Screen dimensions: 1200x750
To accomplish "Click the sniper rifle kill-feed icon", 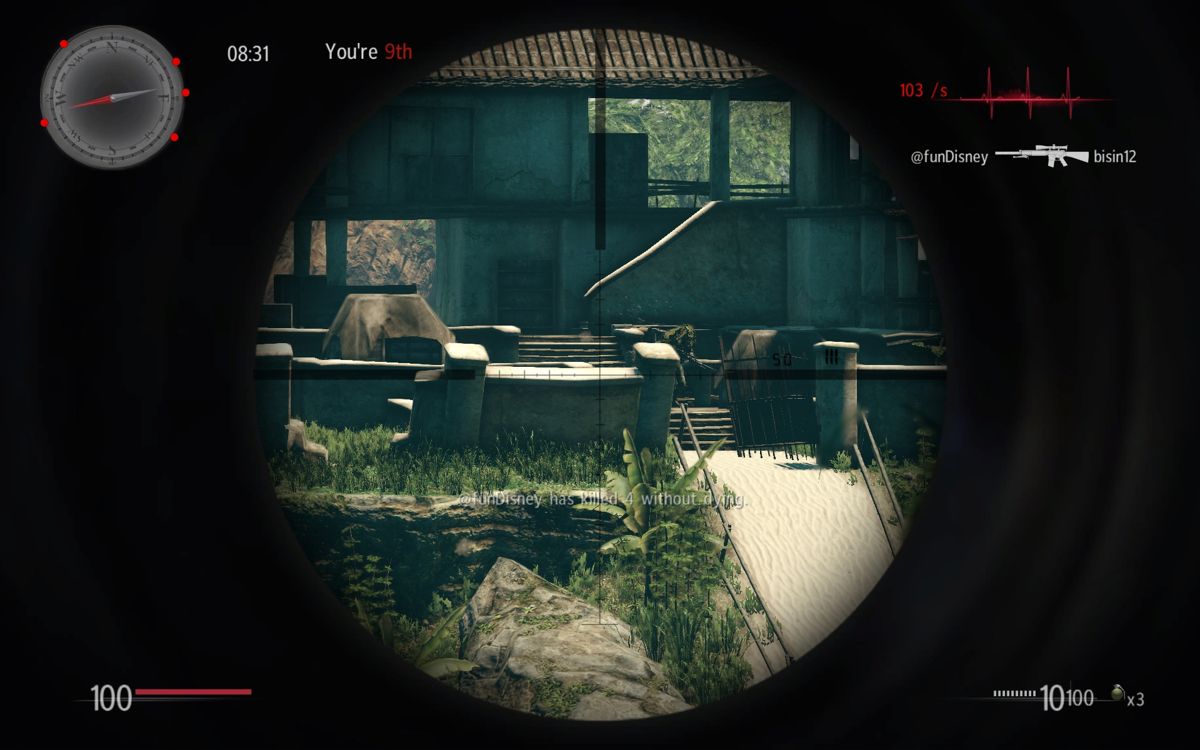I will (1041, 155).
